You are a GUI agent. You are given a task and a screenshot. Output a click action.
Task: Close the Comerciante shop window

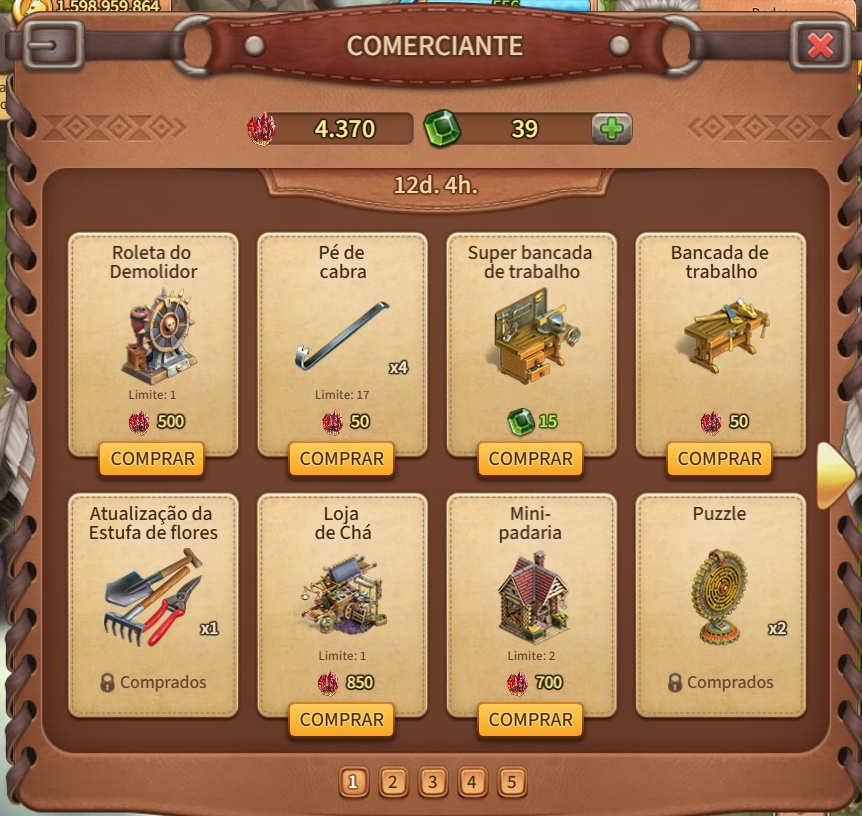(x=820, y=45)
